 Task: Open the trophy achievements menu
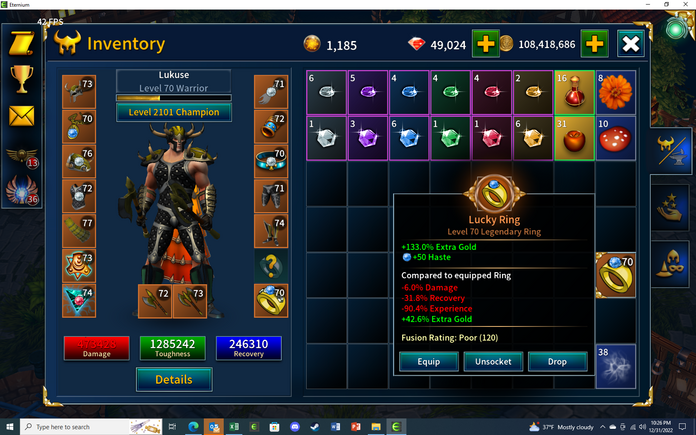[20, 79]
